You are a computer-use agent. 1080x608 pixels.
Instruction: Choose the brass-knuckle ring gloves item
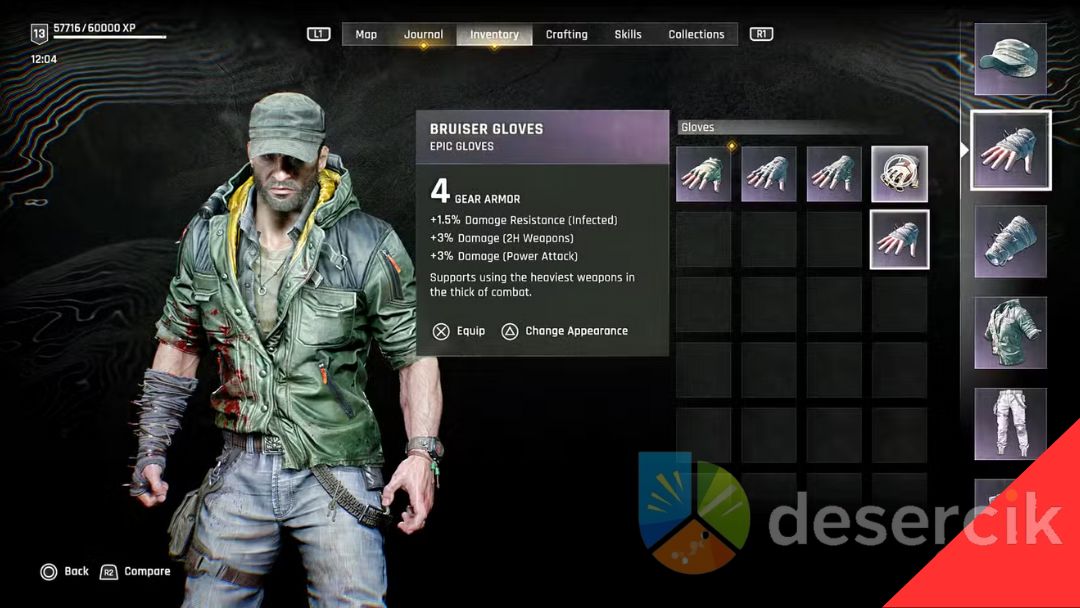tap(899, 174)
